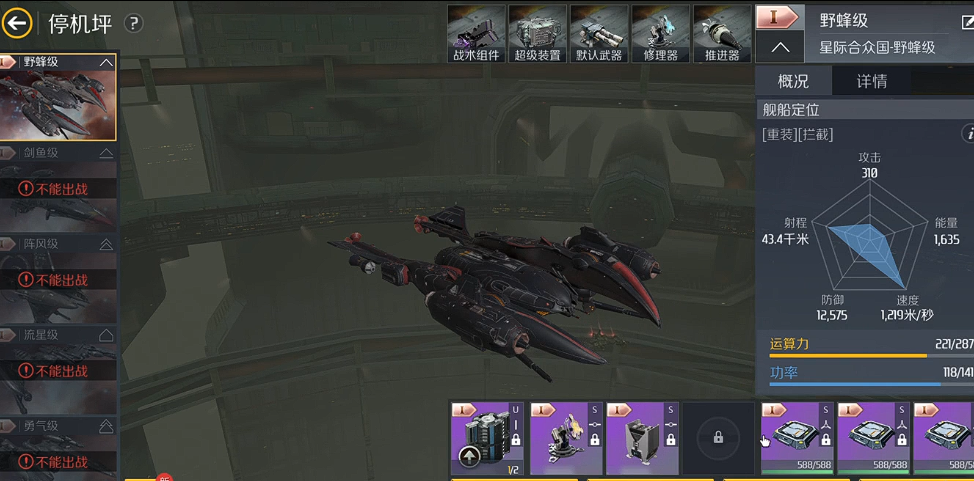Switch to the 详情 tab
This screenshot has width=974, height=481.
tap(871, 81)
